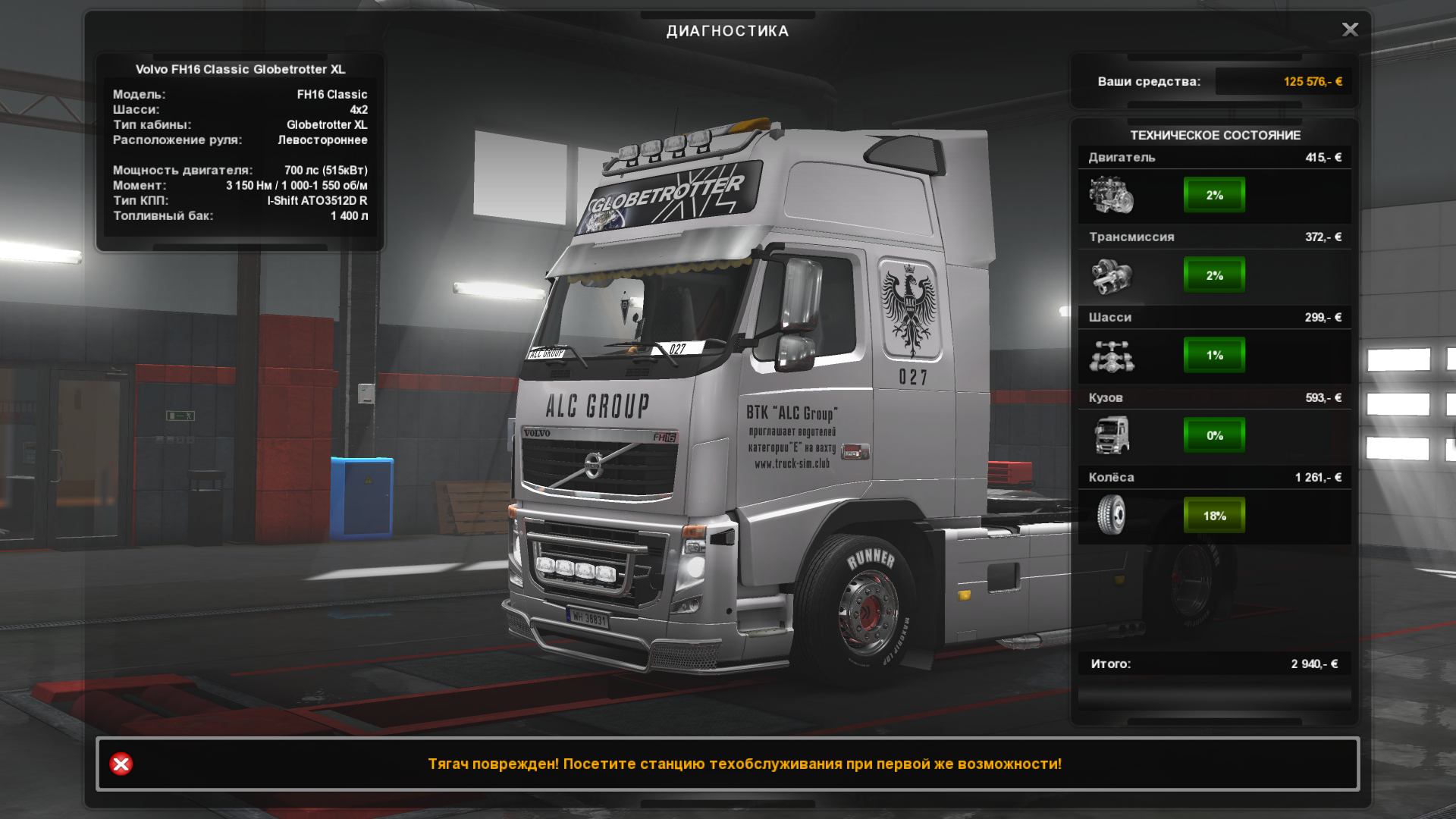Viewport: 1456px width, 819px height.
Task: Click the engine part icon
Action: 1112,195
